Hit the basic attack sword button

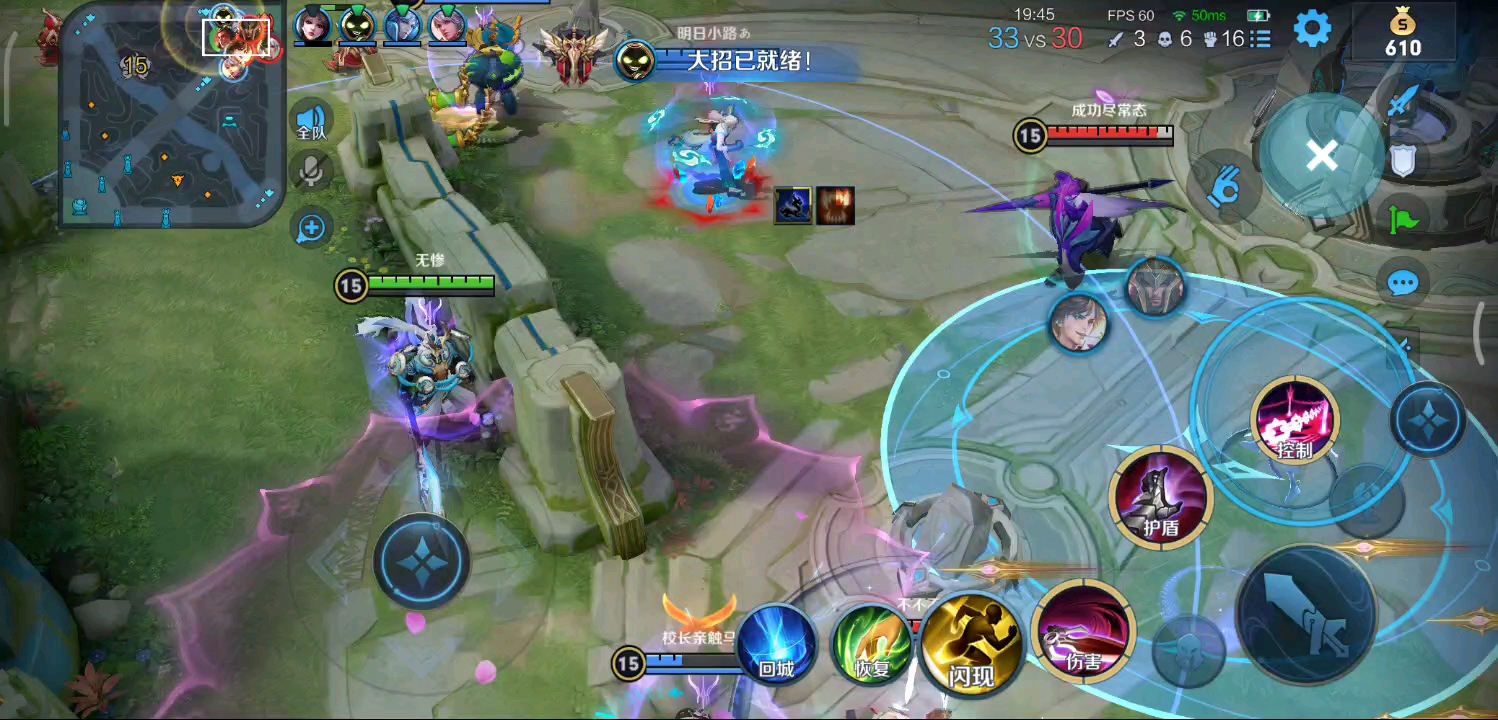pos(1306,614)
